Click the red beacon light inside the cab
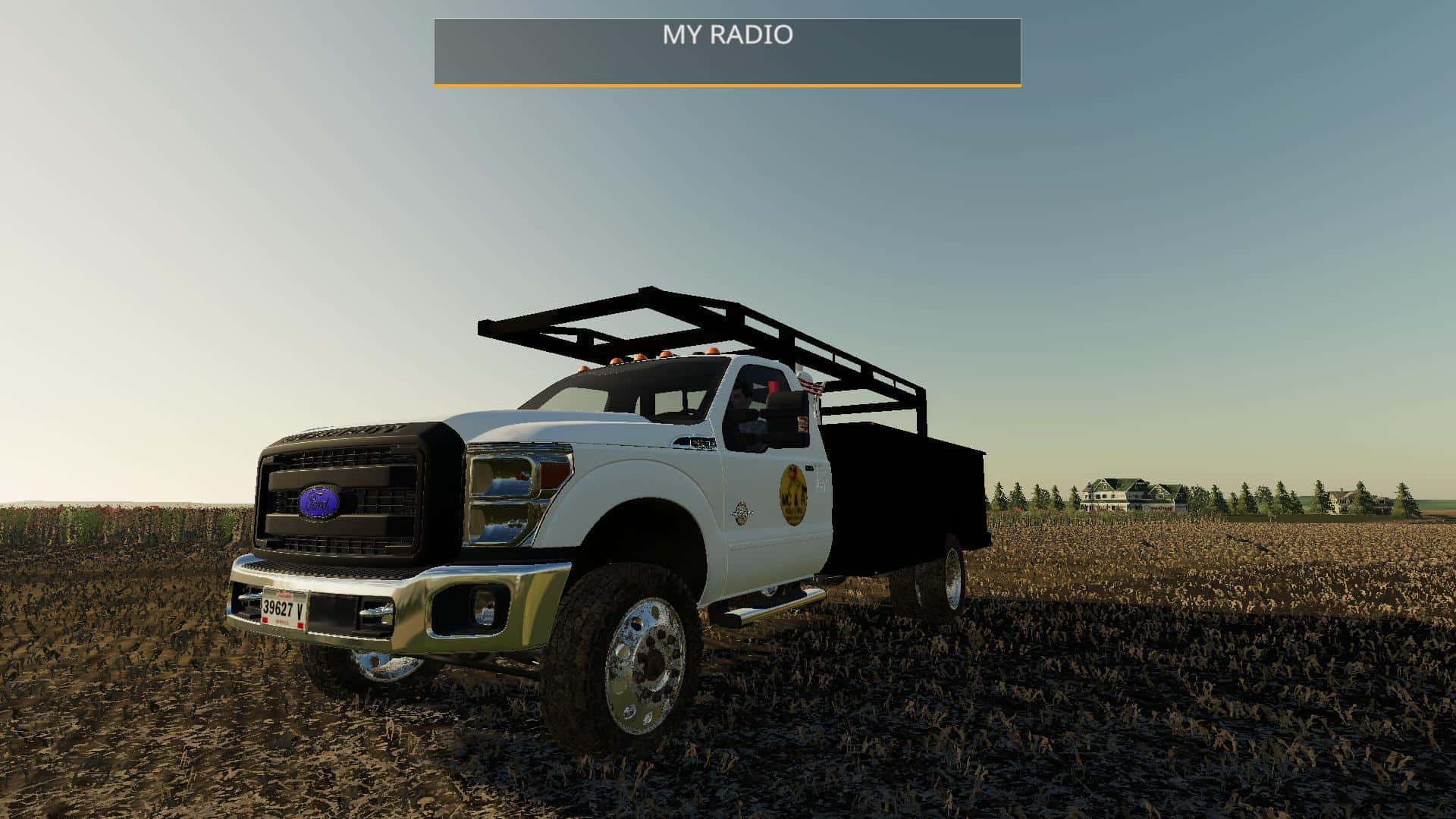 pos(772,385)
